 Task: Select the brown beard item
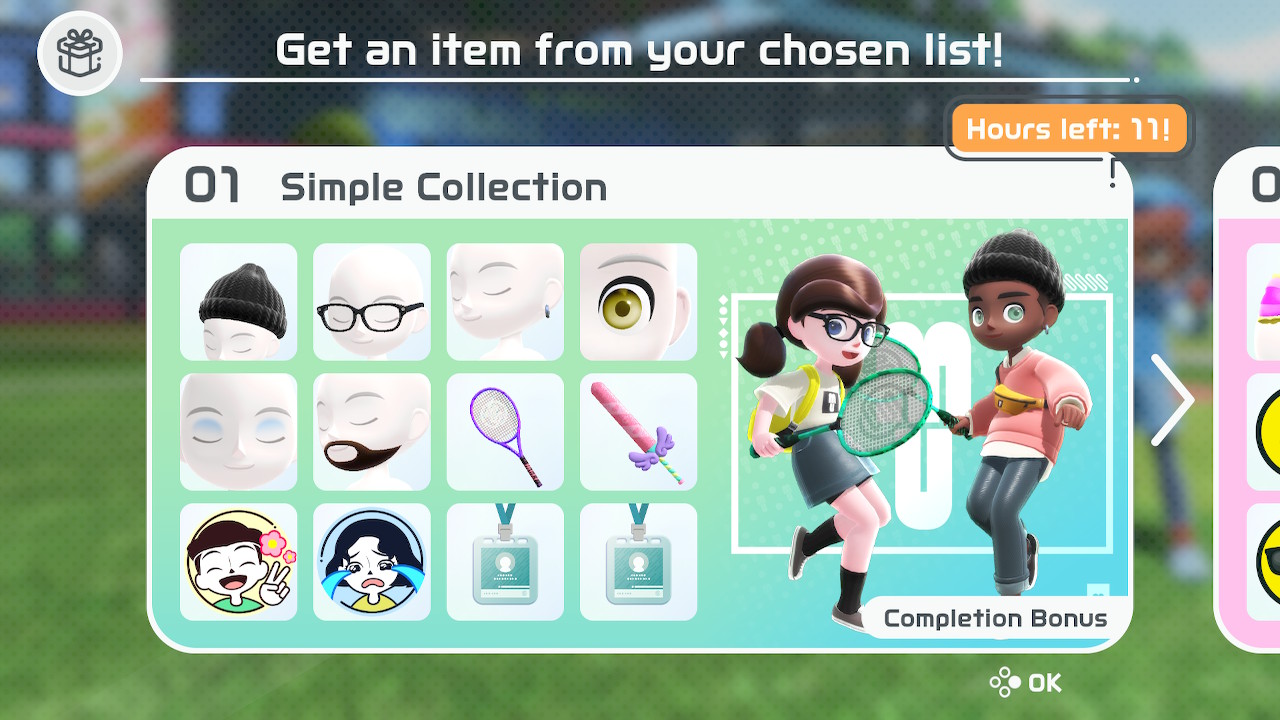372,432
